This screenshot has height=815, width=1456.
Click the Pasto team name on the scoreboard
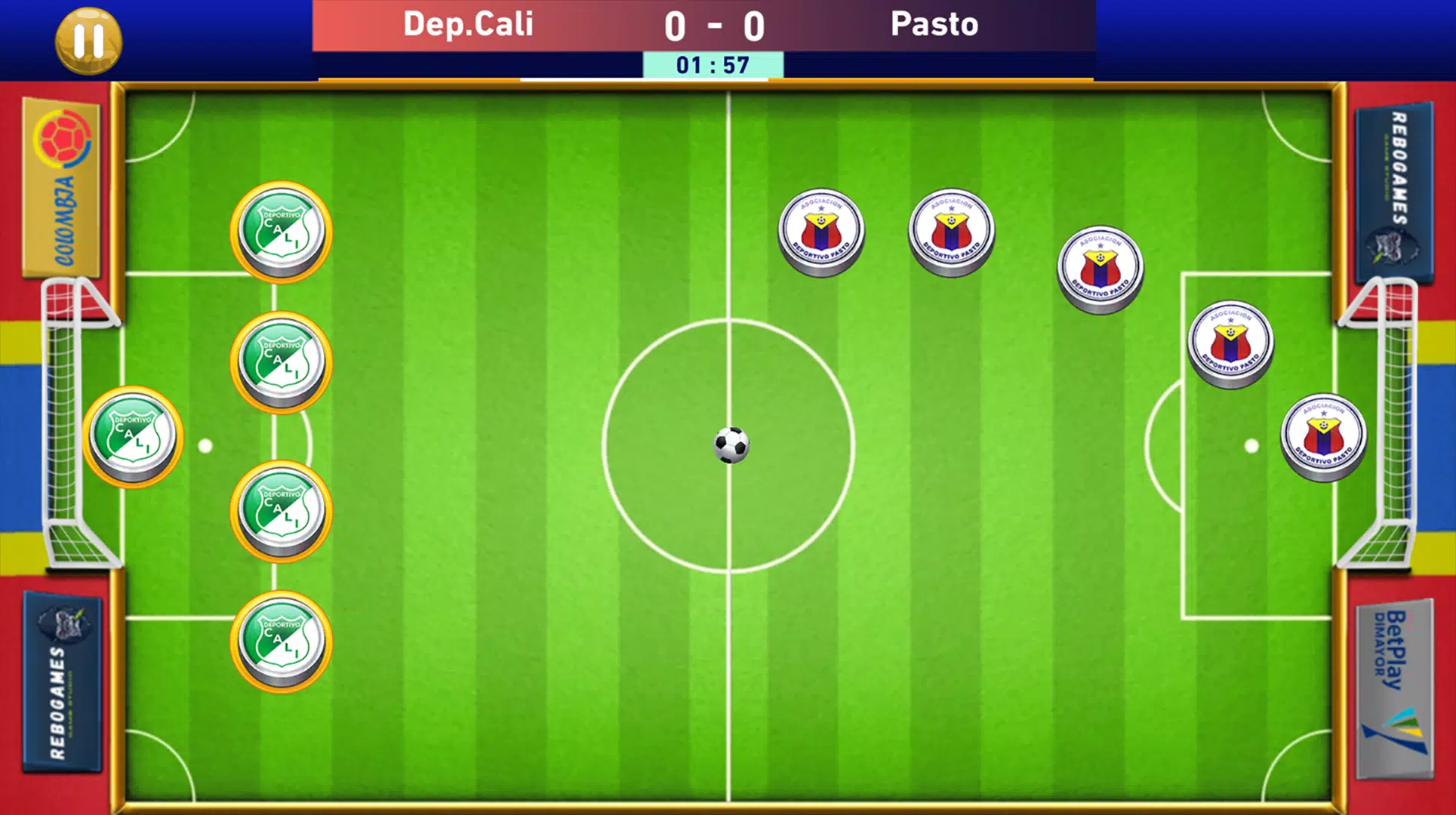pyautogui.click(x=934, y=25)
